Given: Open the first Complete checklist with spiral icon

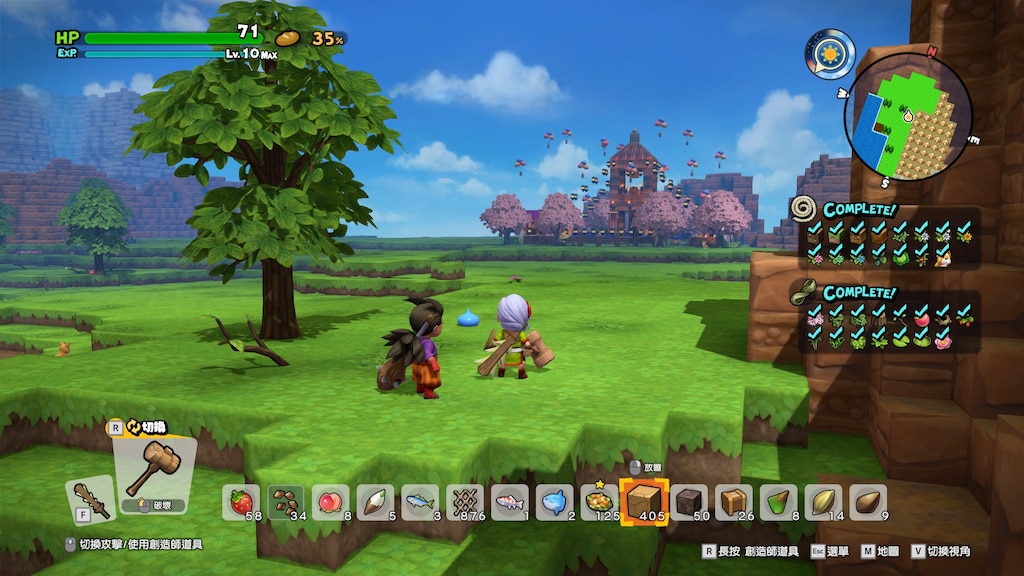Looking at the screenshot, I should tap(882, 235).
